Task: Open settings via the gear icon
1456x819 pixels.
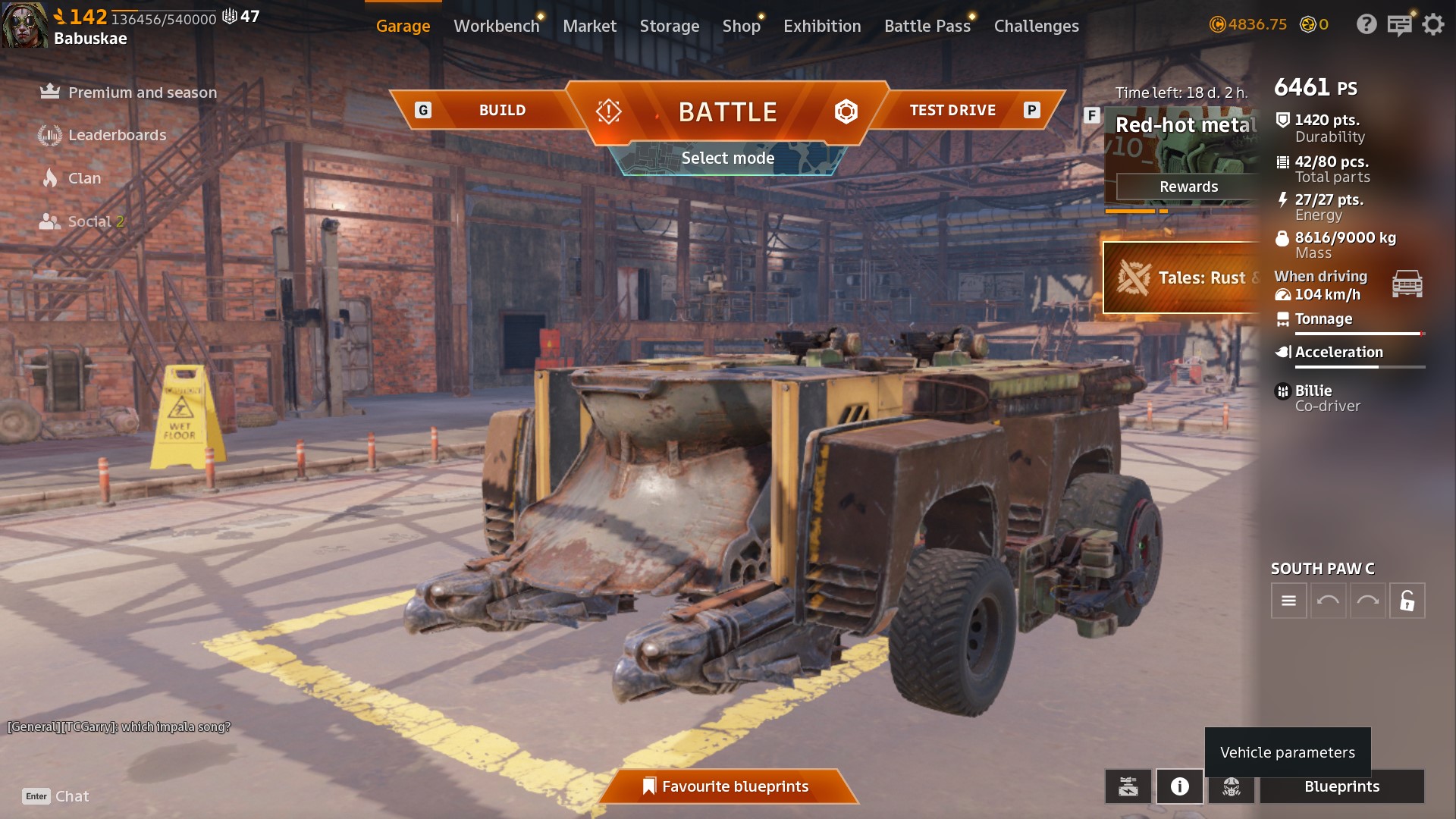Action: (1432, 25)
